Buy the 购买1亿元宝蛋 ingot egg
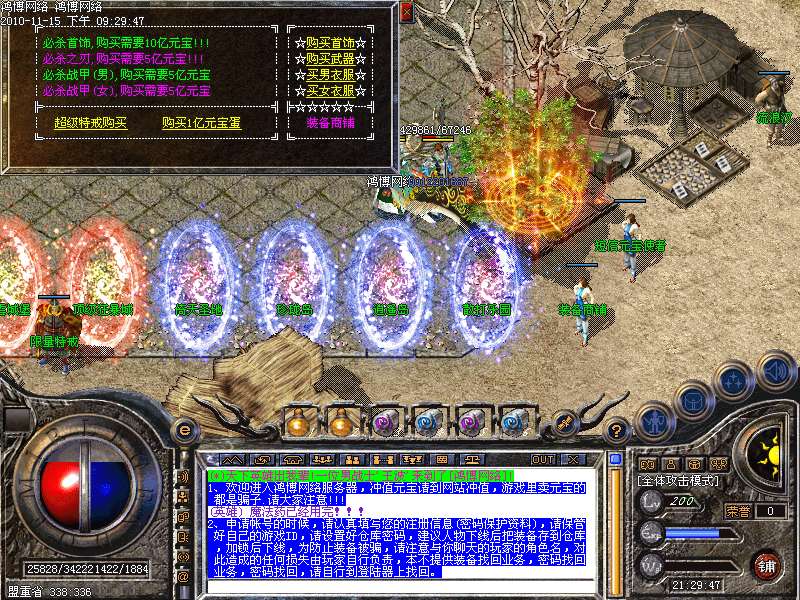Image resolution: width=800 pixels, height=600 pixels. click(201, 123)
